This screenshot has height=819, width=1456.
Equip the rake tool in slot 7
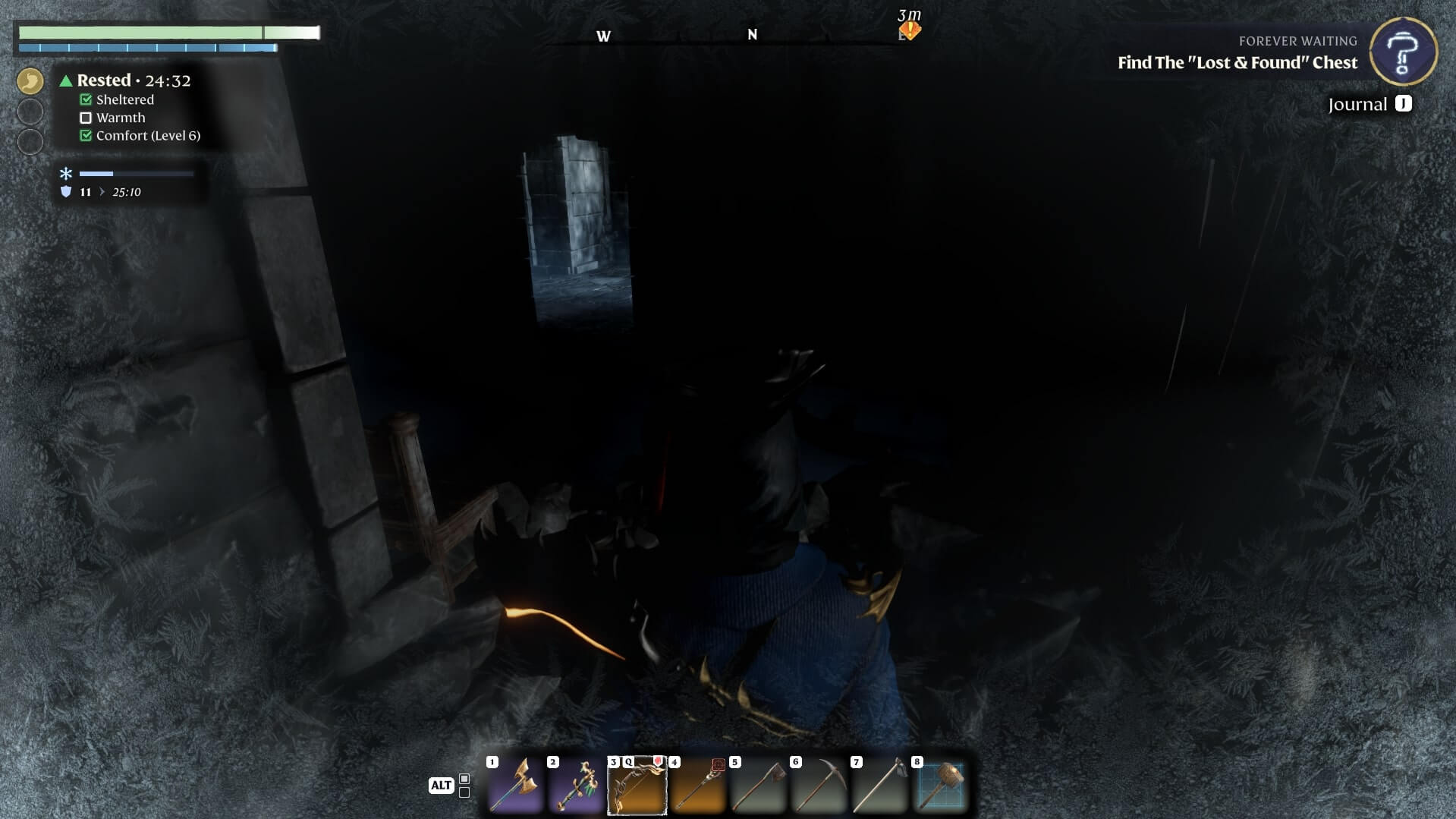879,786
